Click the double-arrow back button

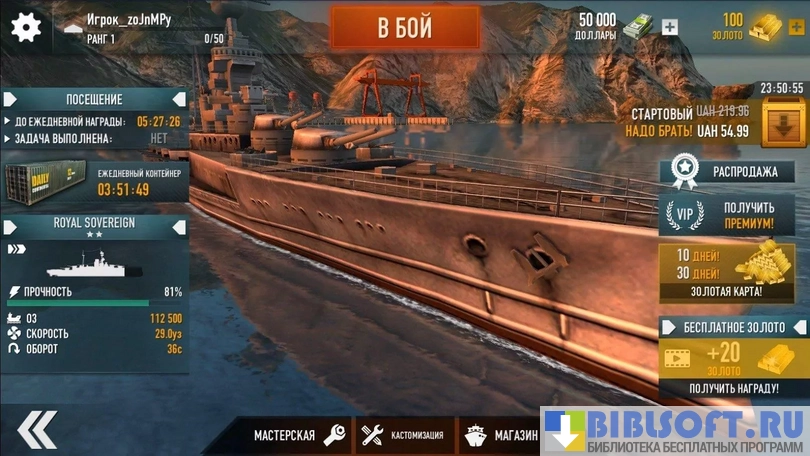[37, 429]
